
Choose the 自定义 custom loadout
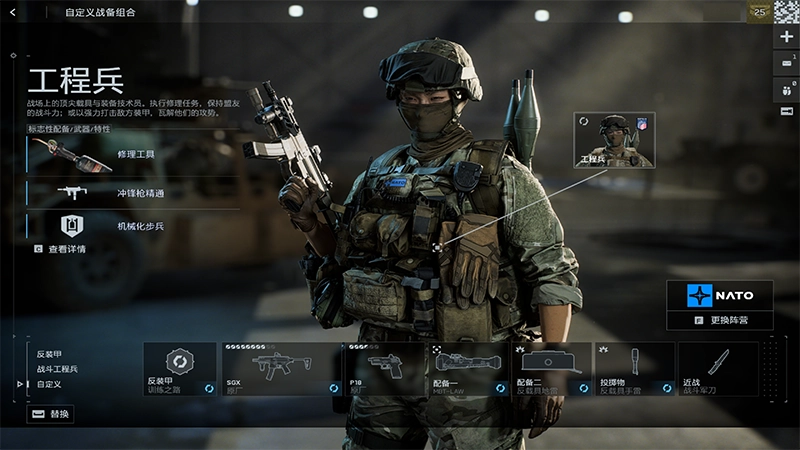(50, 384)
